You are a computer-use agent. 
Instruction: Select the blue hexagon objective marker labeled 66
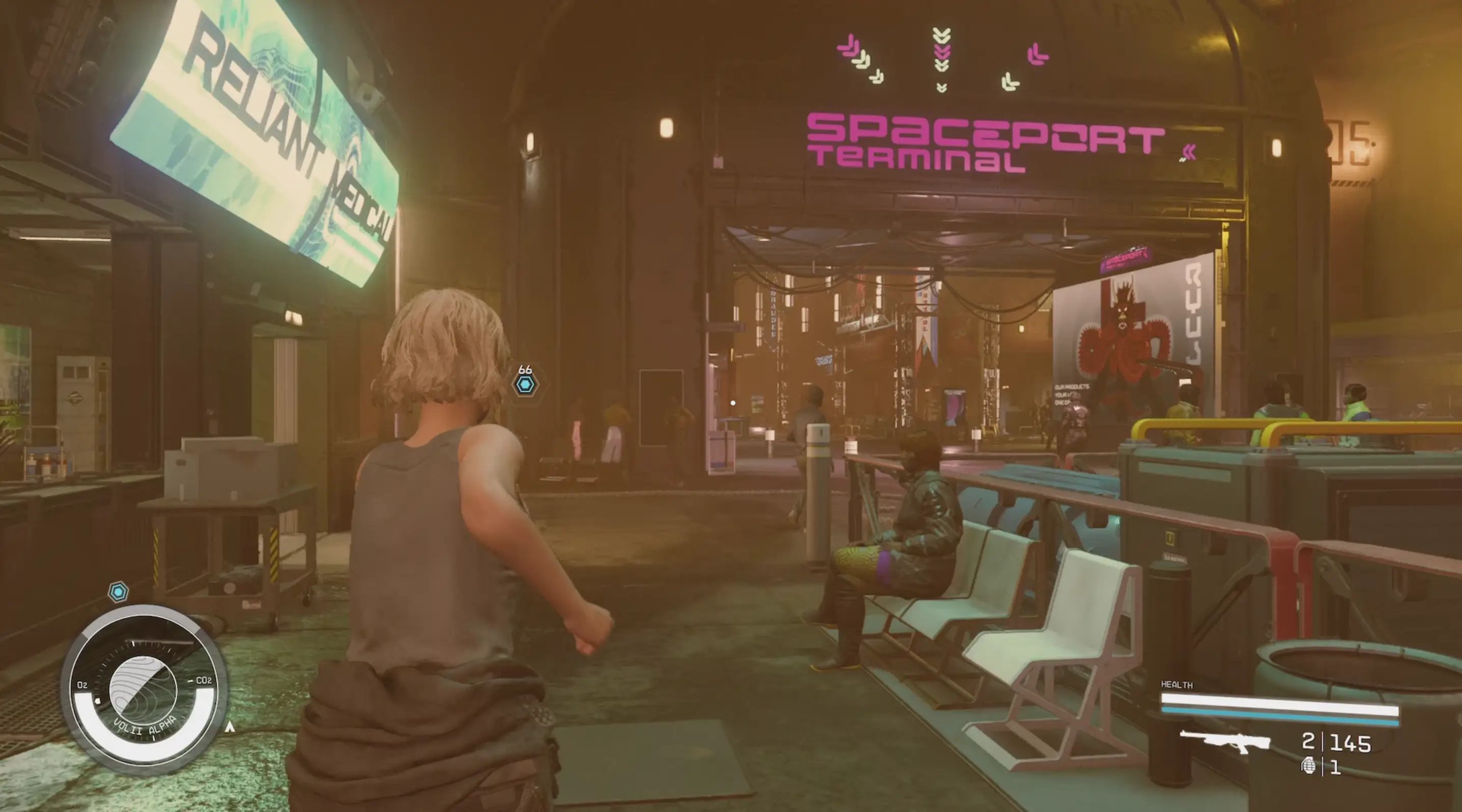coord(525,385)
